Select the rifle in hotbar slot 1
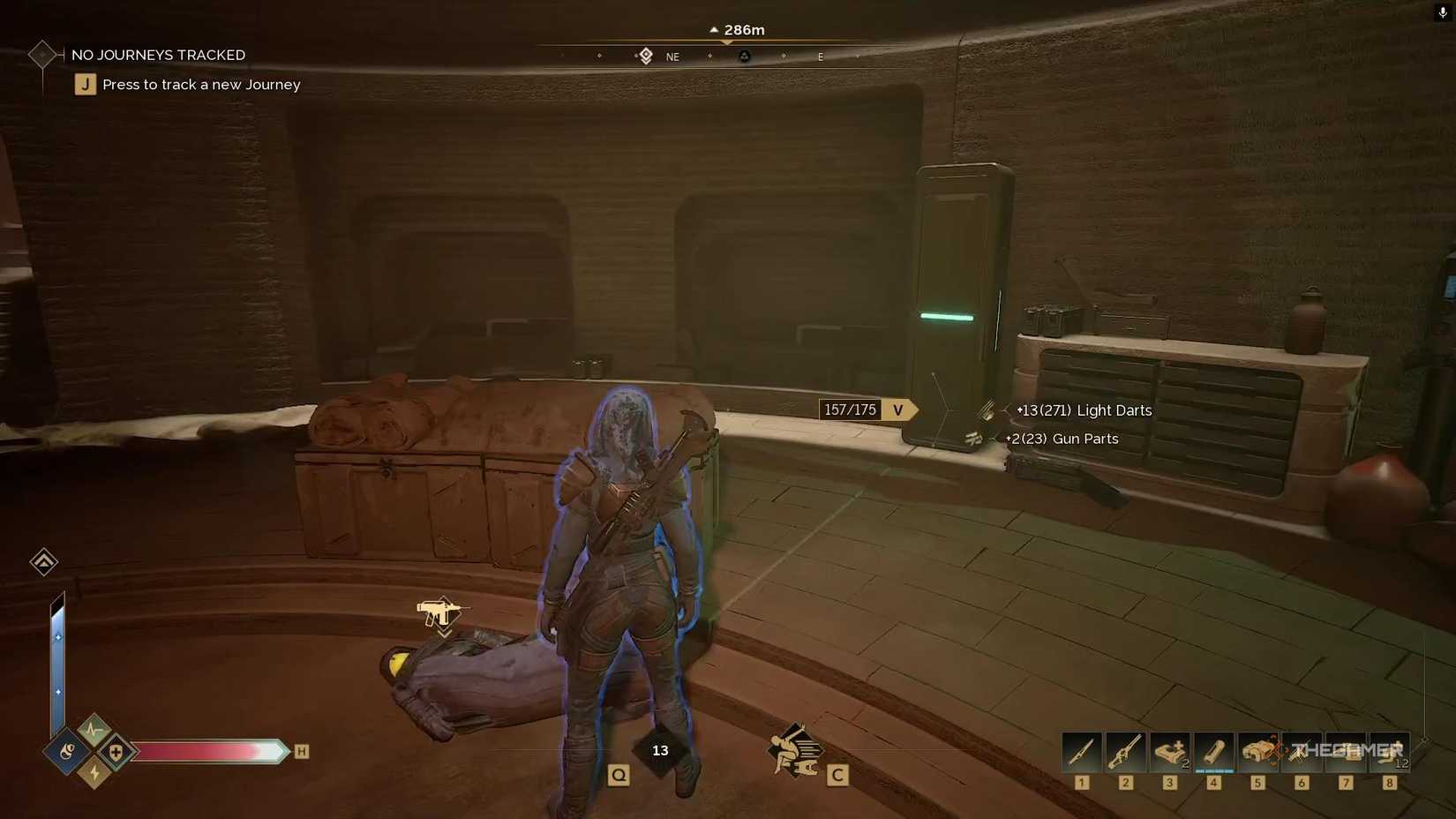Screen dimensions: 1456x819 point(1081,751)
